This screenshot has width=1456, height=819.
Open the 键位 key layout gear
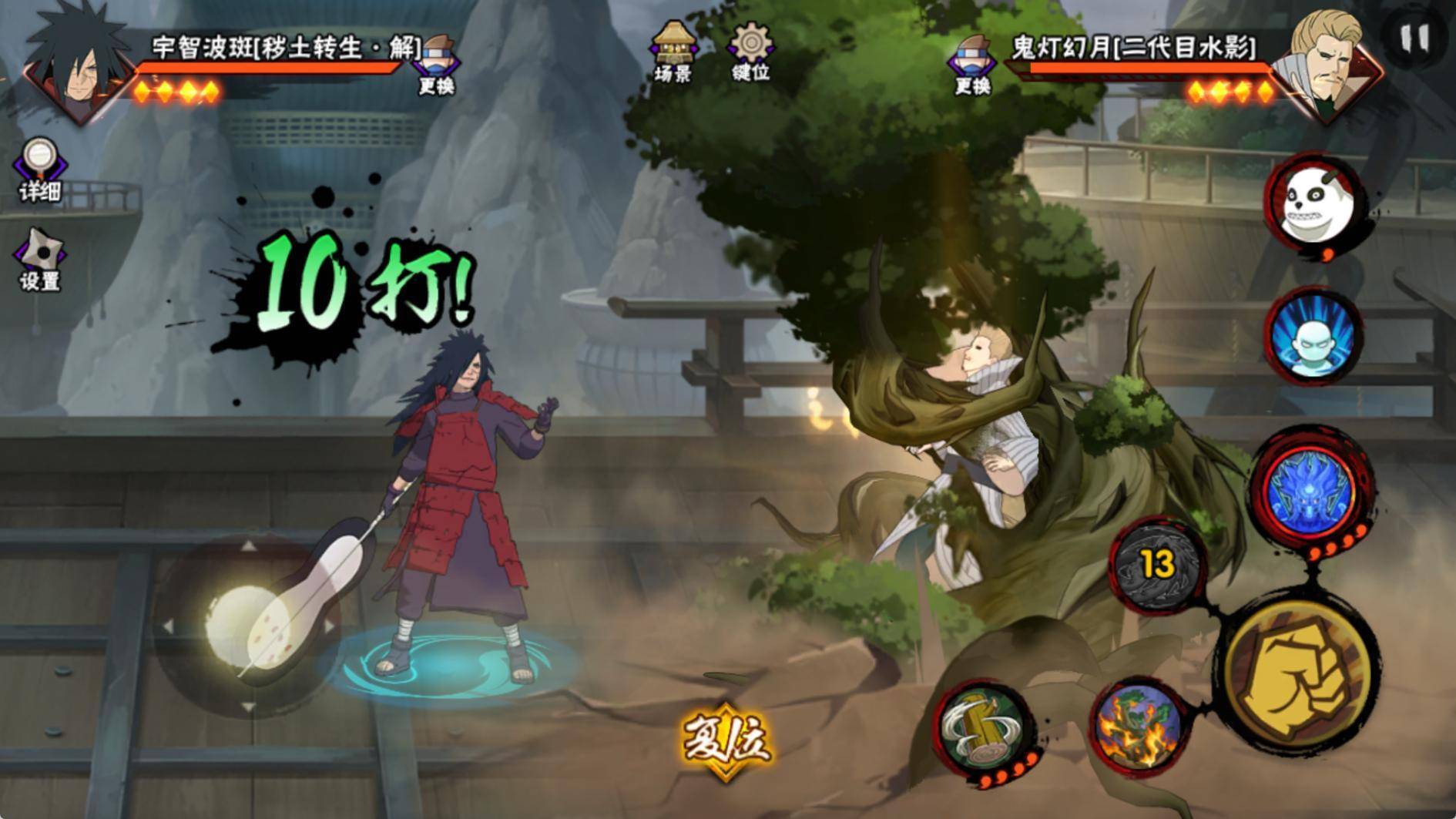pos(750,51)
